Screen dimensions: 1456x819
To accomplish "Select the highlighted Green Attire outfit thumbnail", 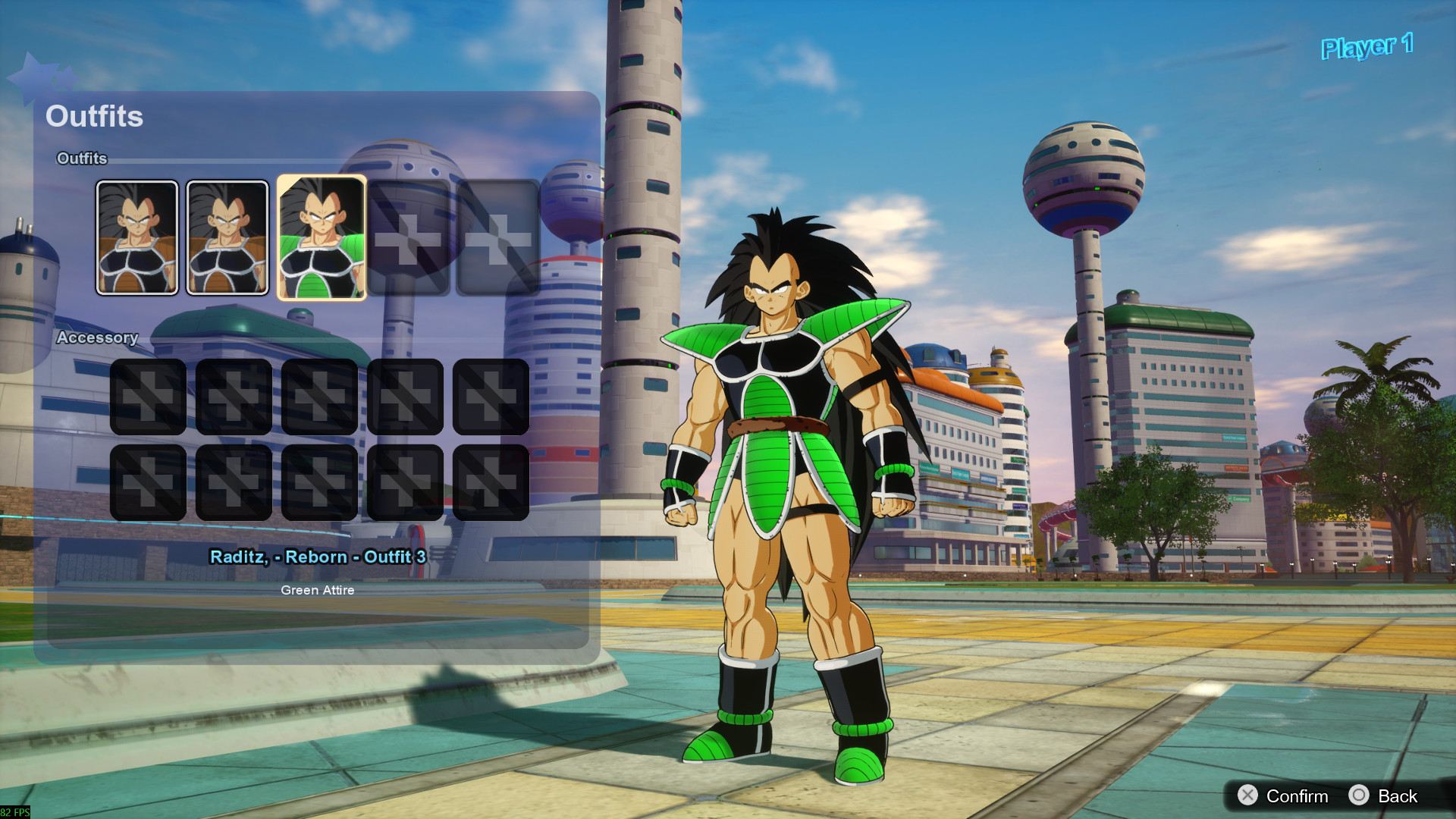I will [x=322, y=236].
